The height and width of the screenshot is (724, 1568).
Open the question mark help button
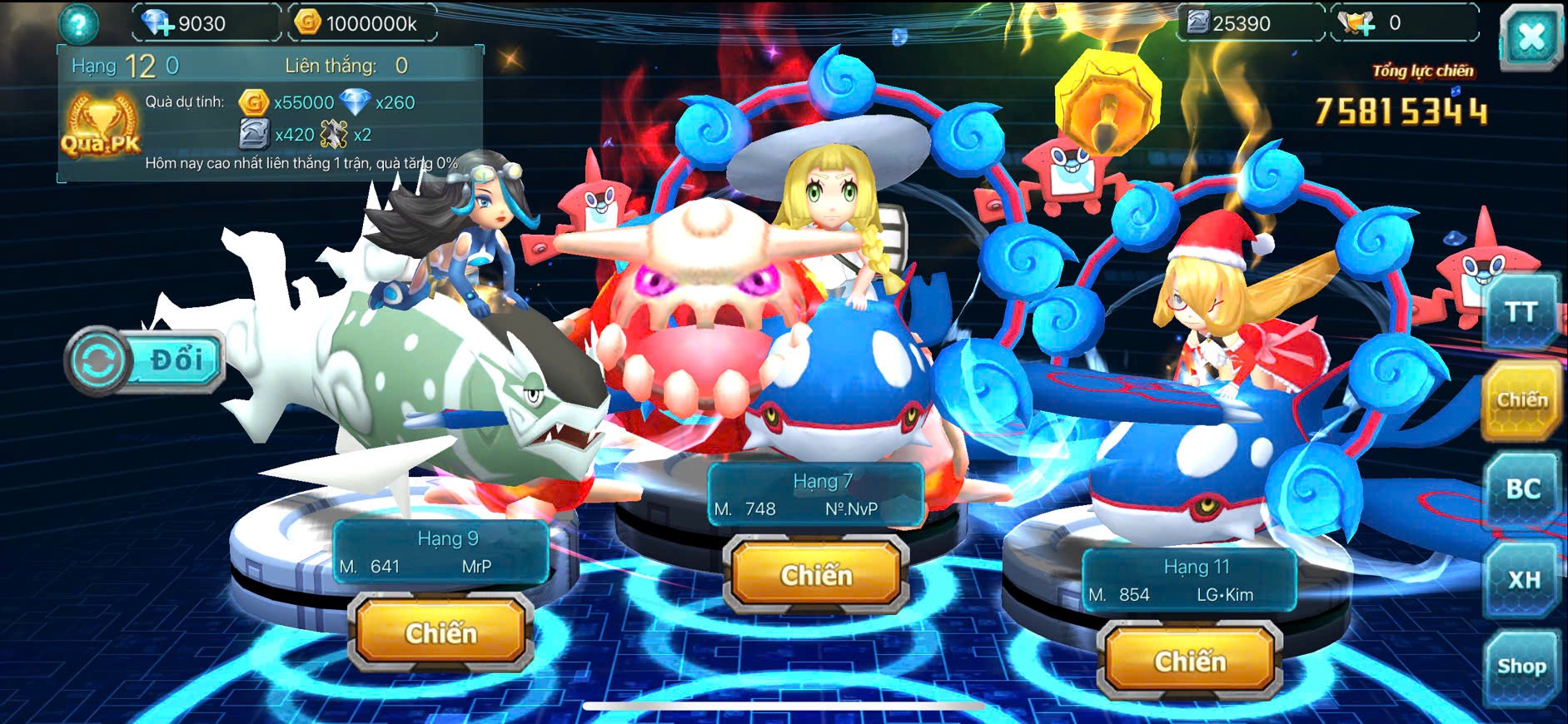click(x=78, y=24)
